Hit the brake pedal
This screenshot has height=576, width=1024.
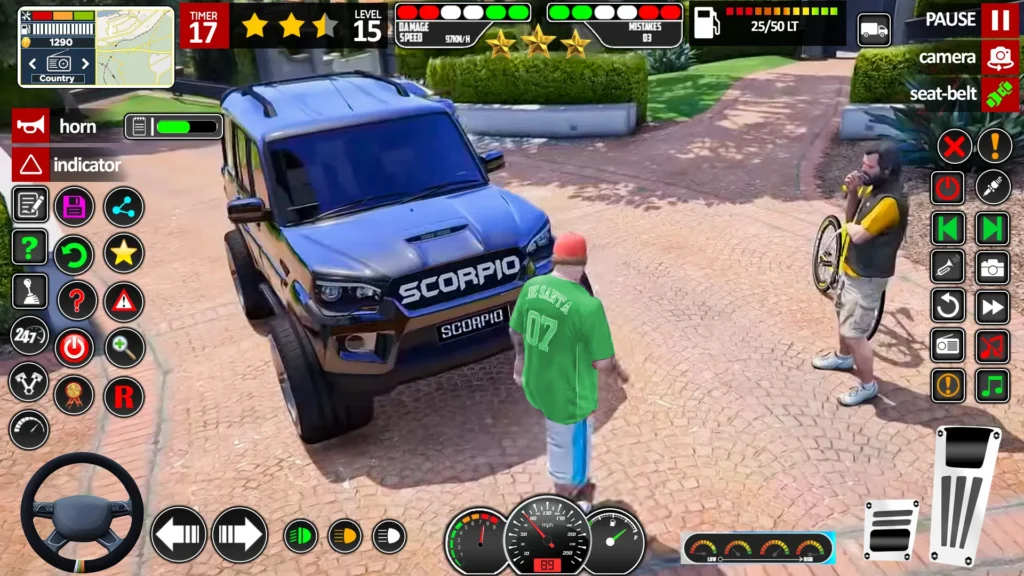click(x=891, y=529)
